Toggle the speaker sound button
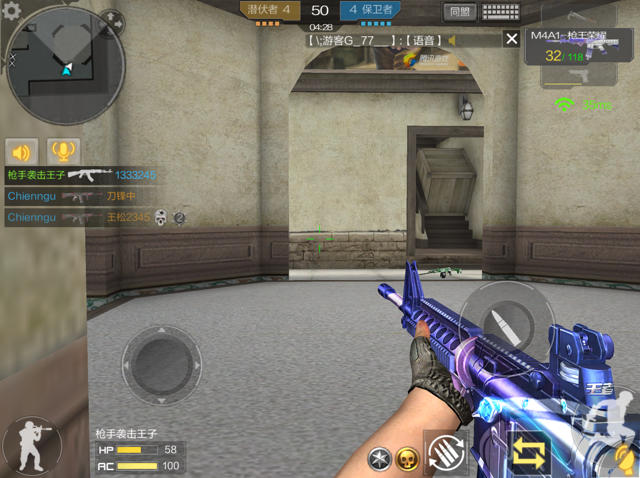The height and width of the screenshot is (478, 640). [21, 152]
